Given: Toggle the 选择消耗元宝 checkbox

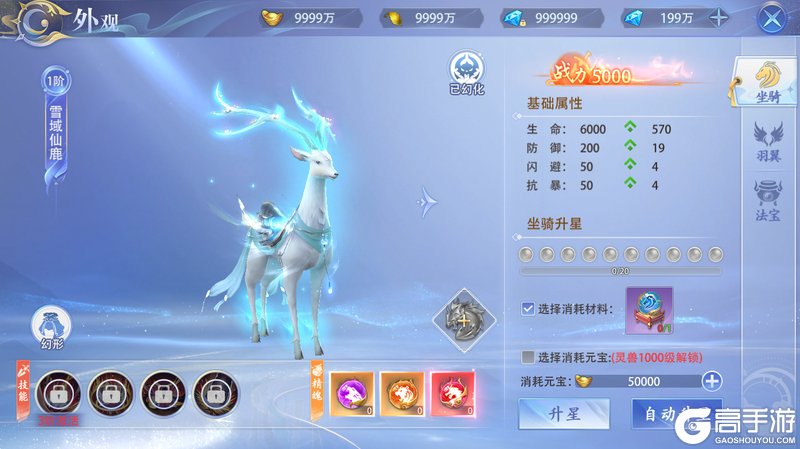Looking at the screenshot, I should click(528, 357).
